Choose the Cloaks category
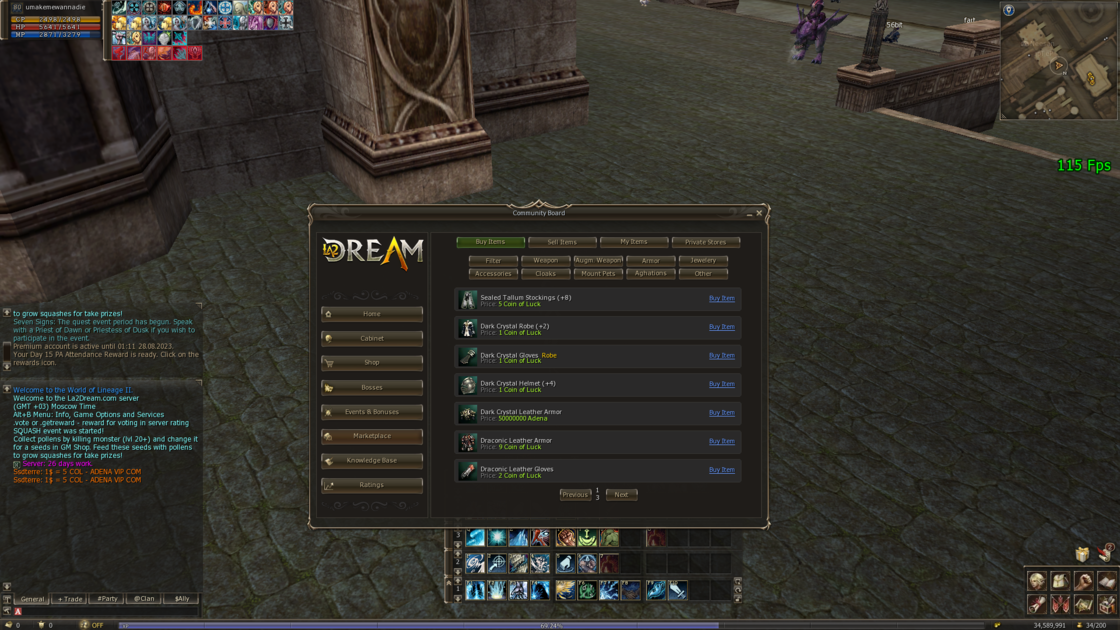Screen dimensions: 1120x630 [545, 273]
